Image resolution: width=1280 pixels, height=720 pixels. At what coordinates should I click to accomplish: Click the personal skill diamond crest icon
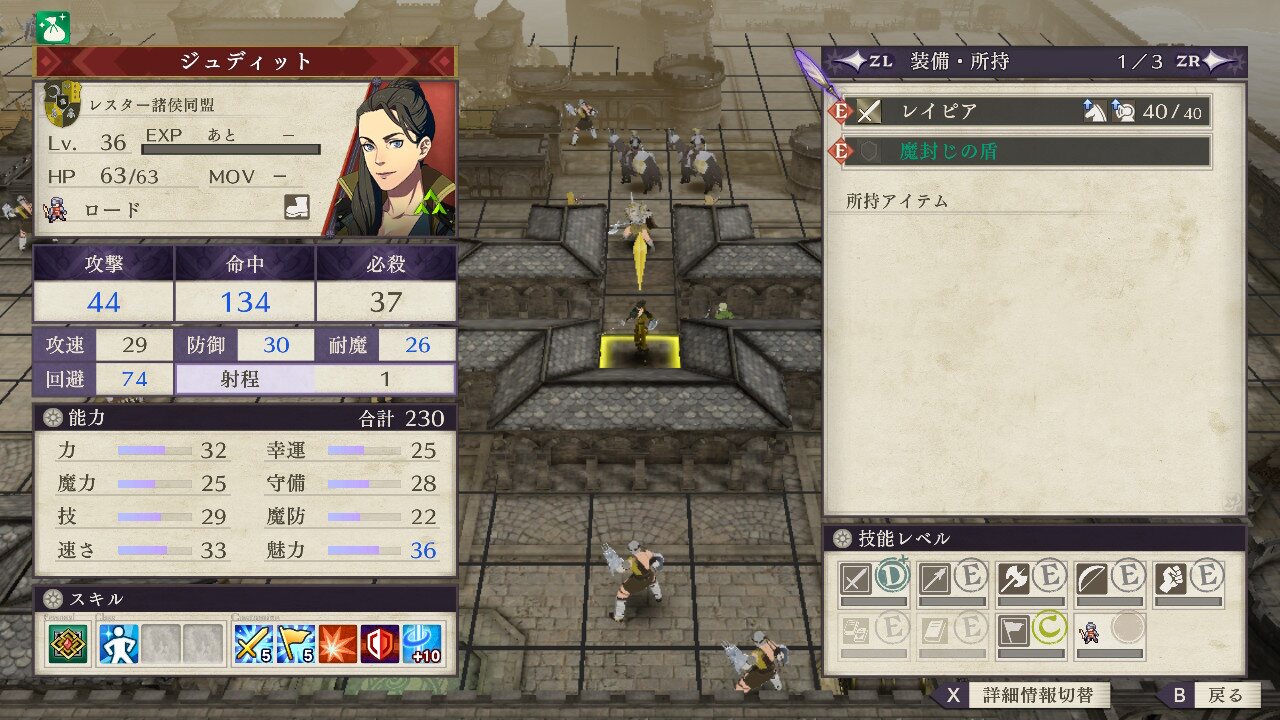point(68,645)
